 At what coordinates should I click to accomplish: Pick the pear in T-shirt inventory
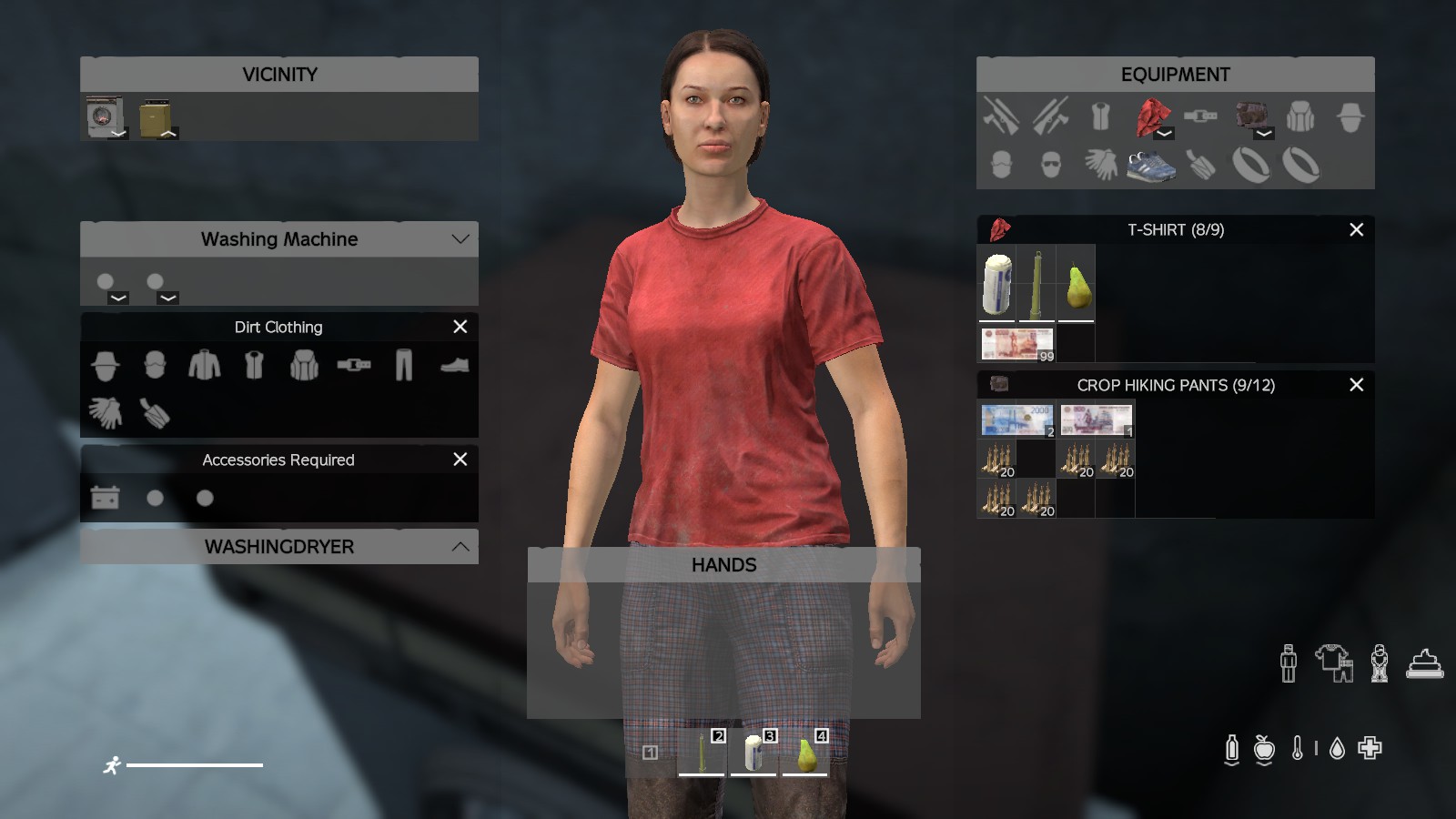click(1077, 282)
